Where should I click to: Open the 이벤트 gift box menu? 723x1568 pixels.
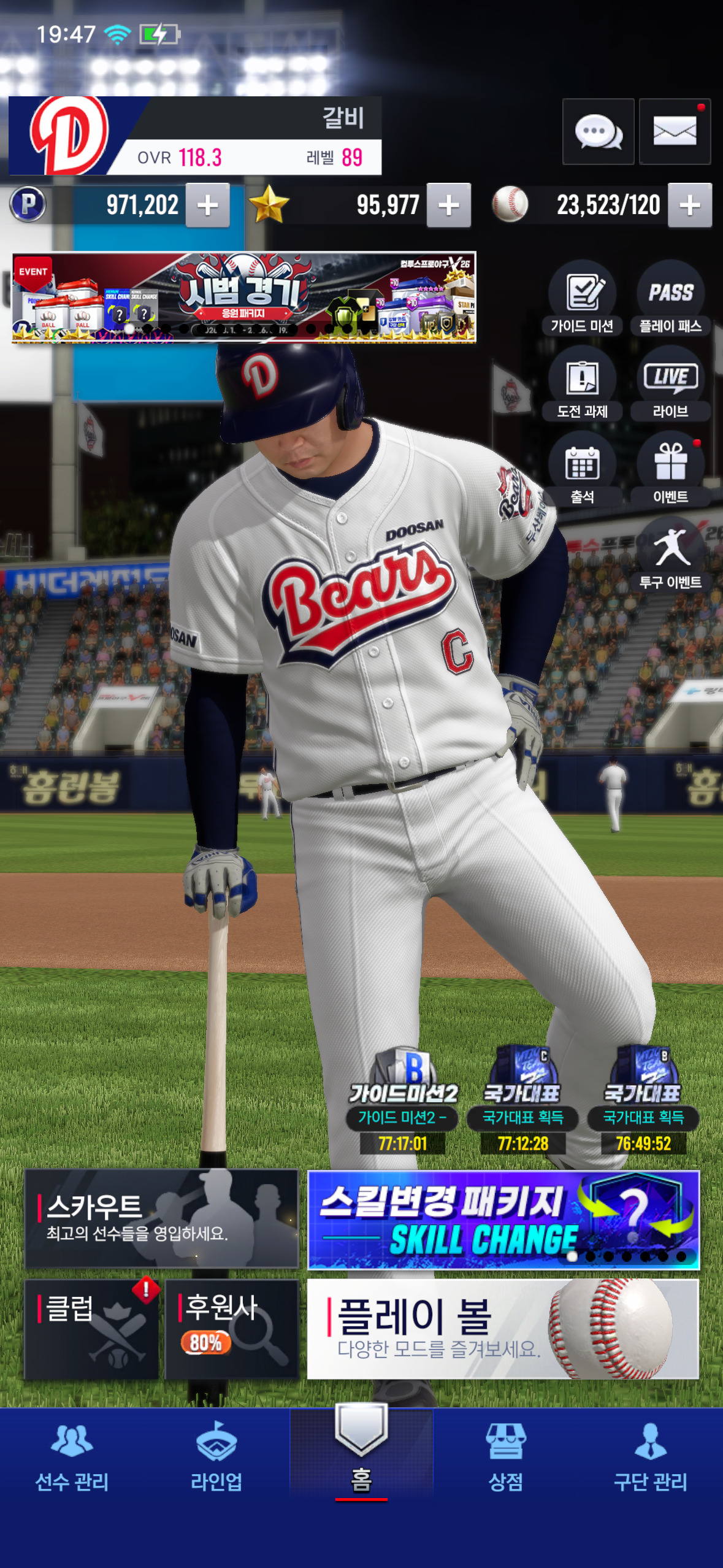pyautogui.click(x=670, y=470)
